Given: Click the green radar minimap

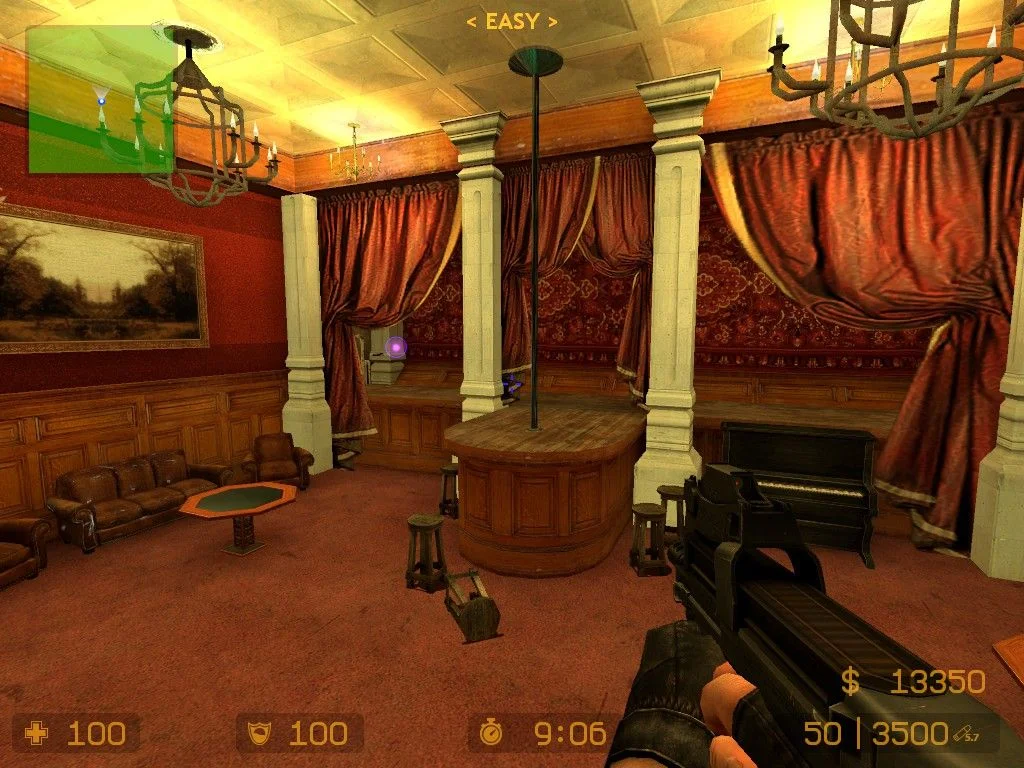Looking at the screenshot, I should point(100,100).
